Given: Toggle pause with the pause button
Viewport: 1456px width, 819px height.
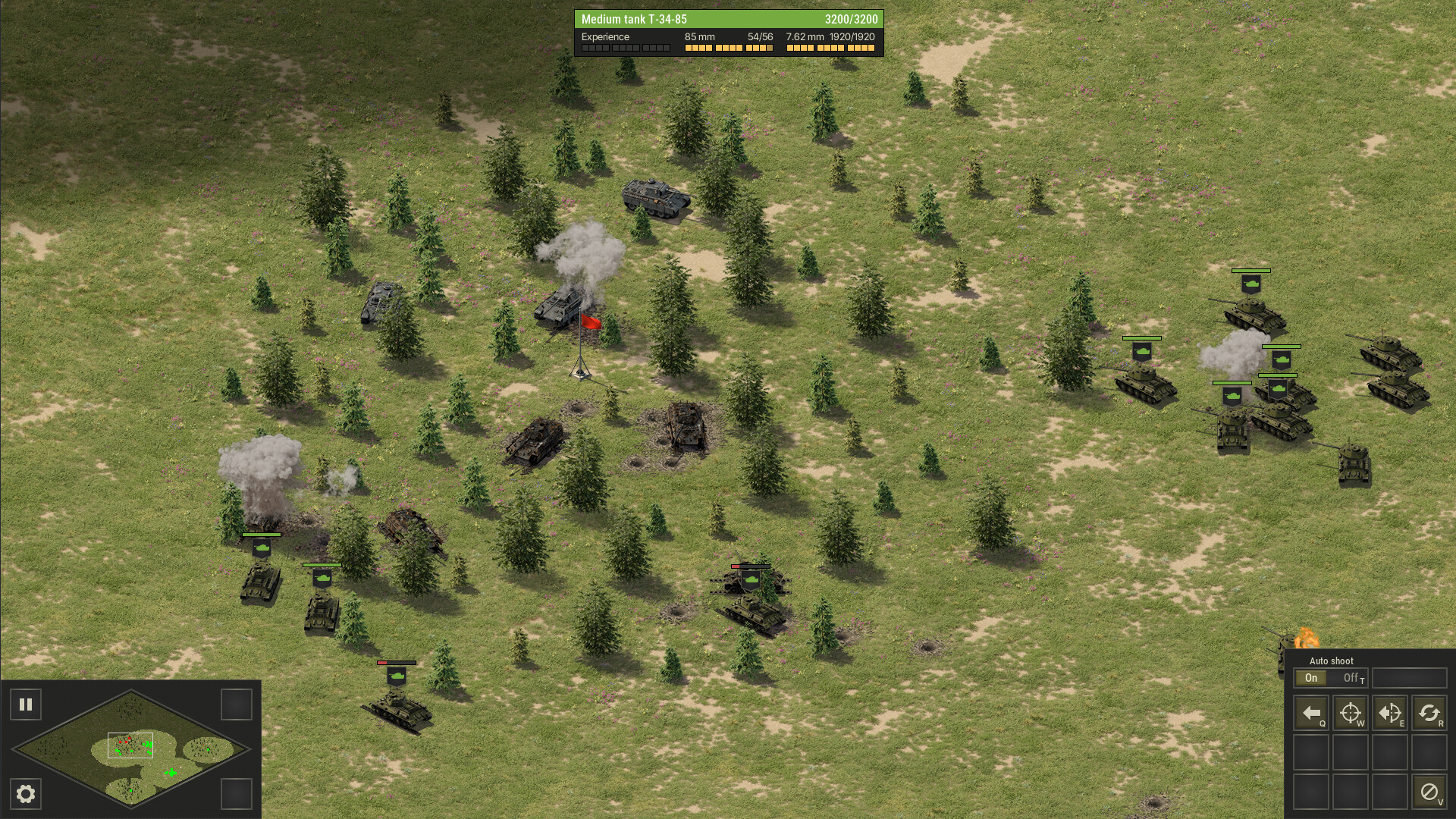Looking at the screenshot, I should tap(27, 704).
